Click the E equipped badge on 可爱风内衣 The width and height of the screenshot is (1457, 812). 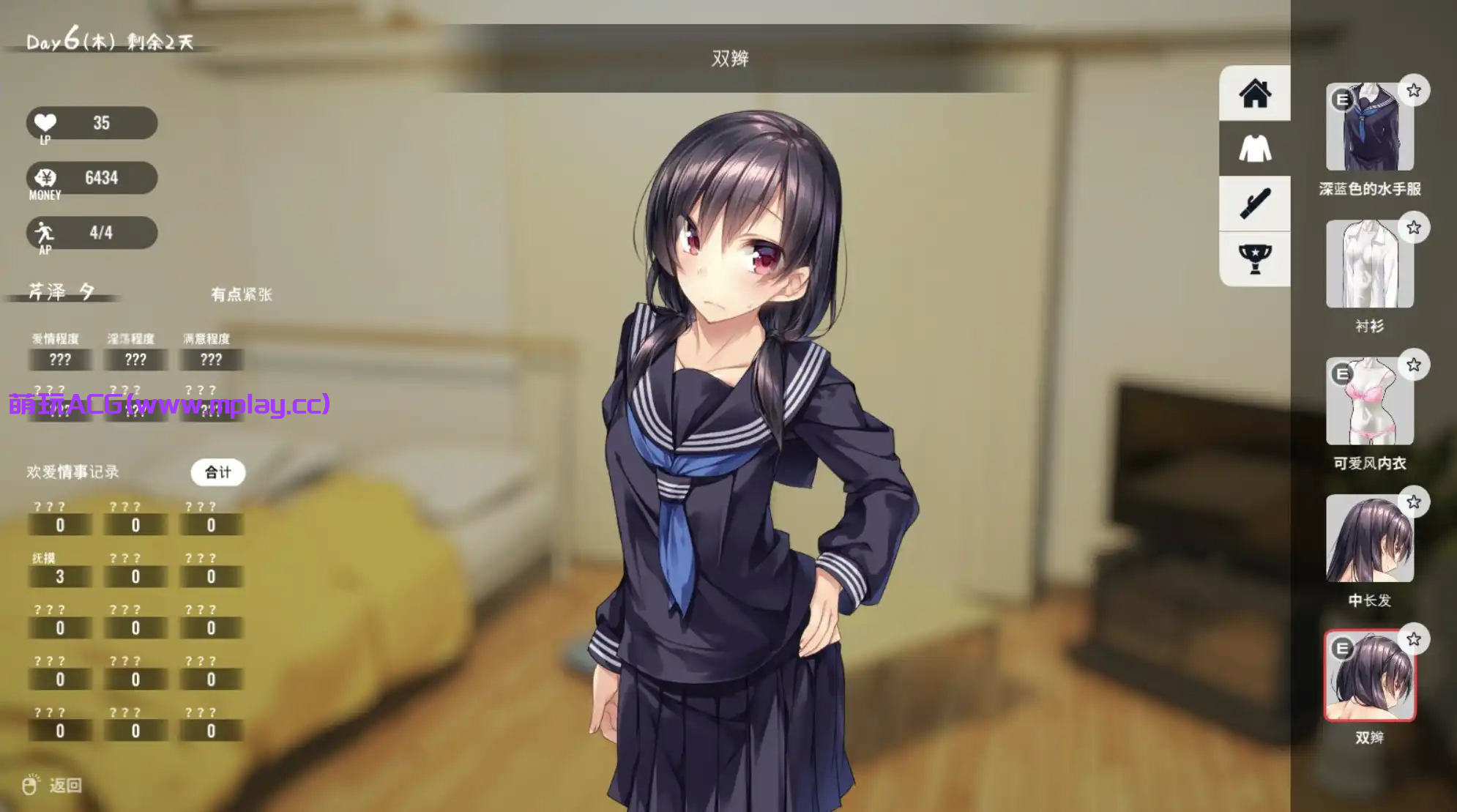(1341, 373)
